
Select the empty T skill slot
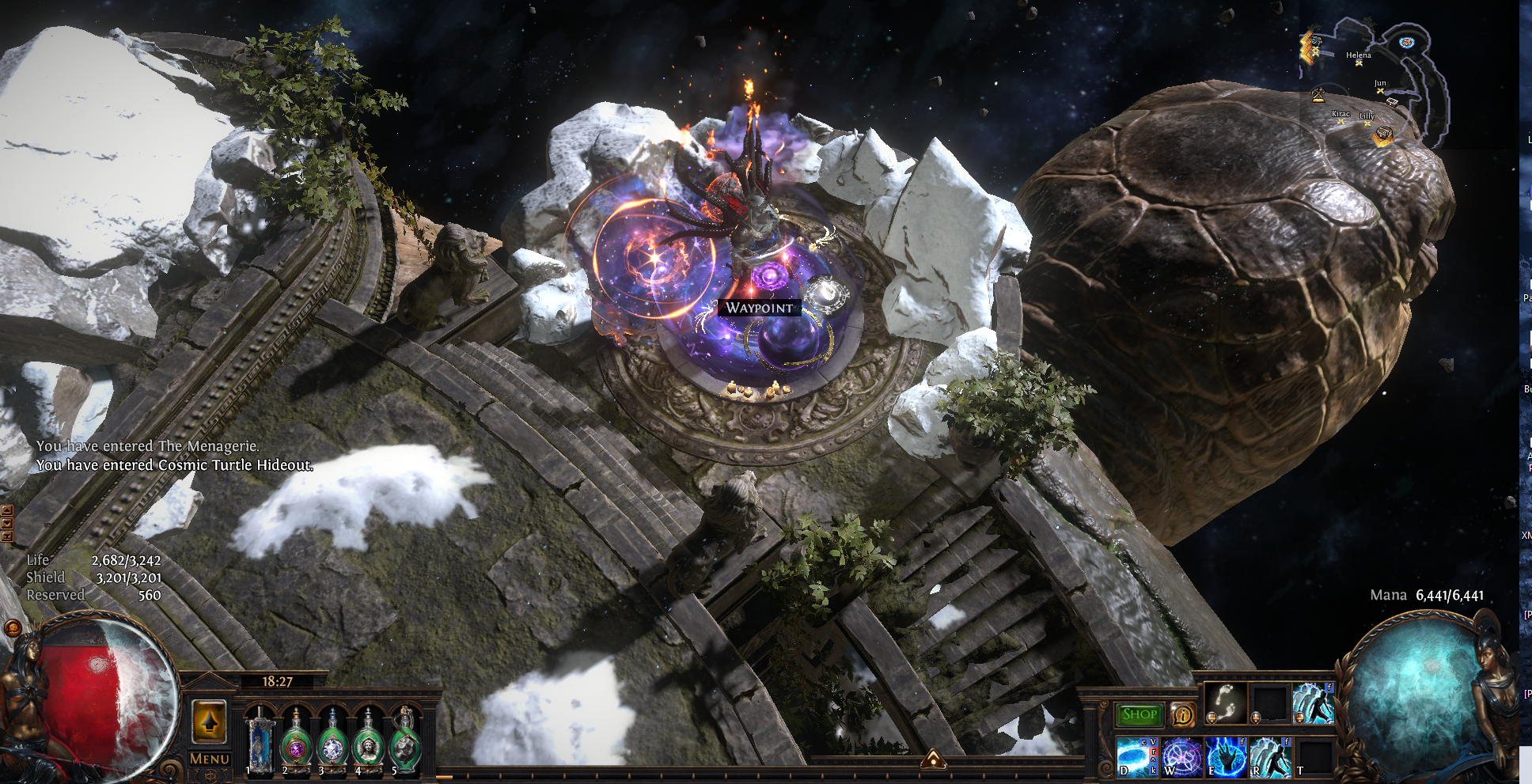1314,757
